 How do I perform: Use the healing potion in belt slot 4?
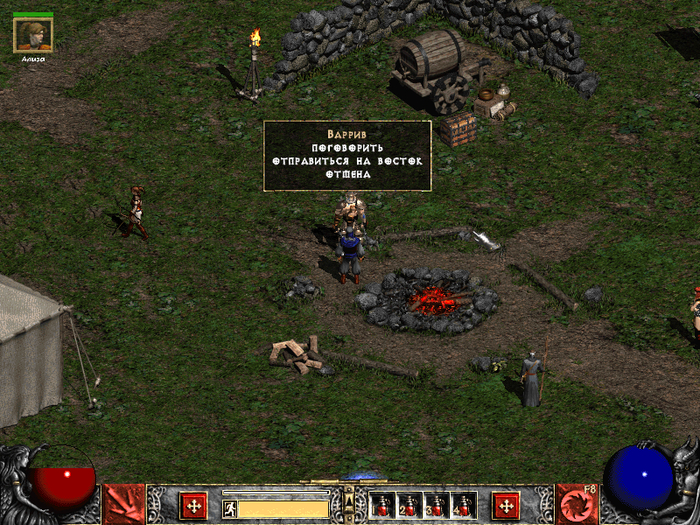[x=463, y=506]
